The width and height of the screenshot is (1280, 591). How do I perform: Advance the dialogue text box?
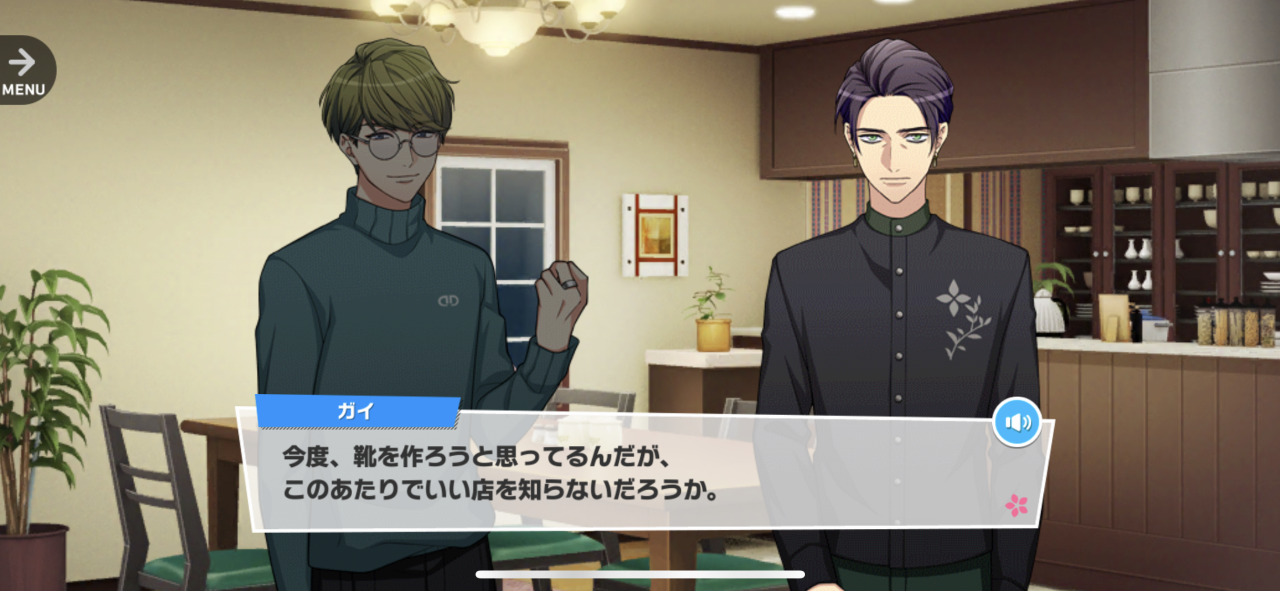[x=640, y=473]
